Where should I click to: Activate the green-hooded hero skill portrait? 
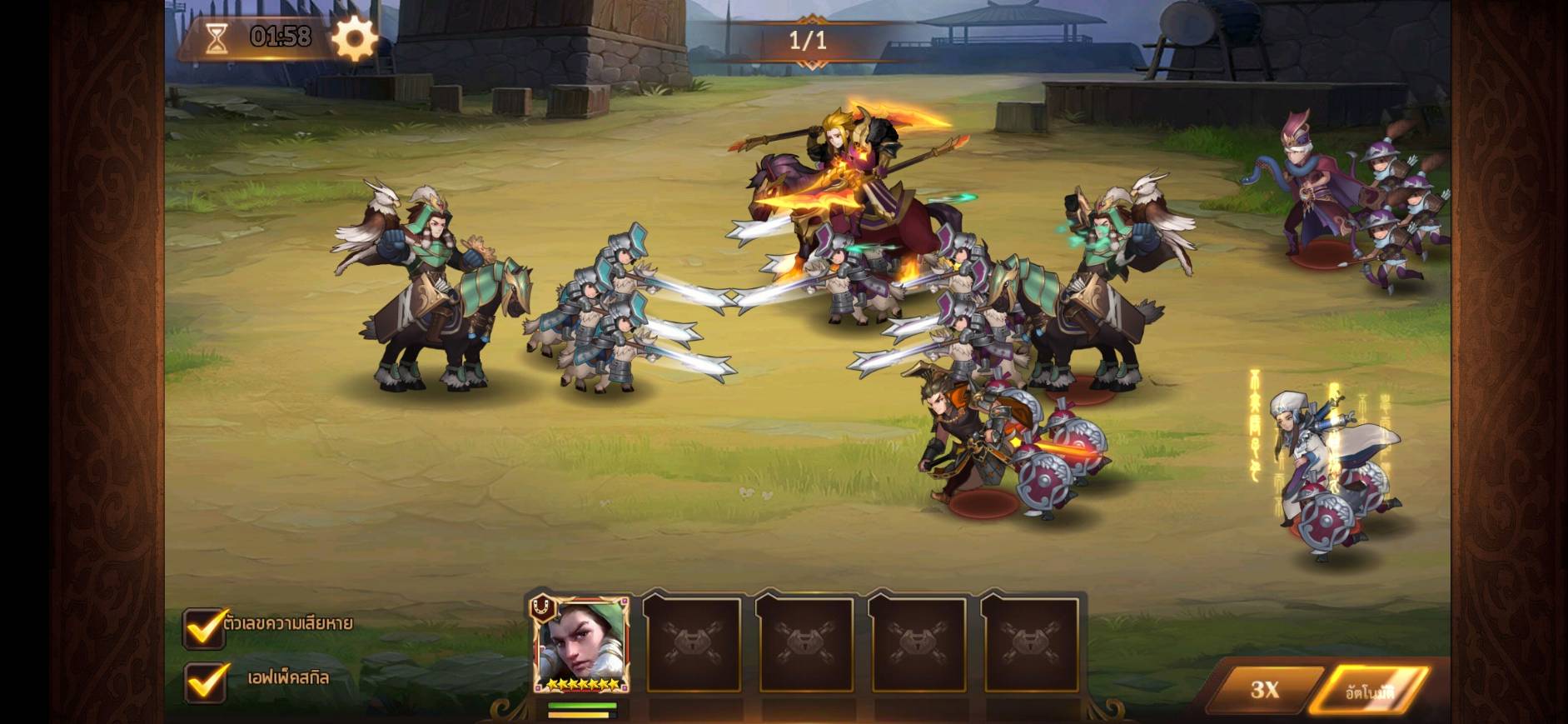coord(581,645)
